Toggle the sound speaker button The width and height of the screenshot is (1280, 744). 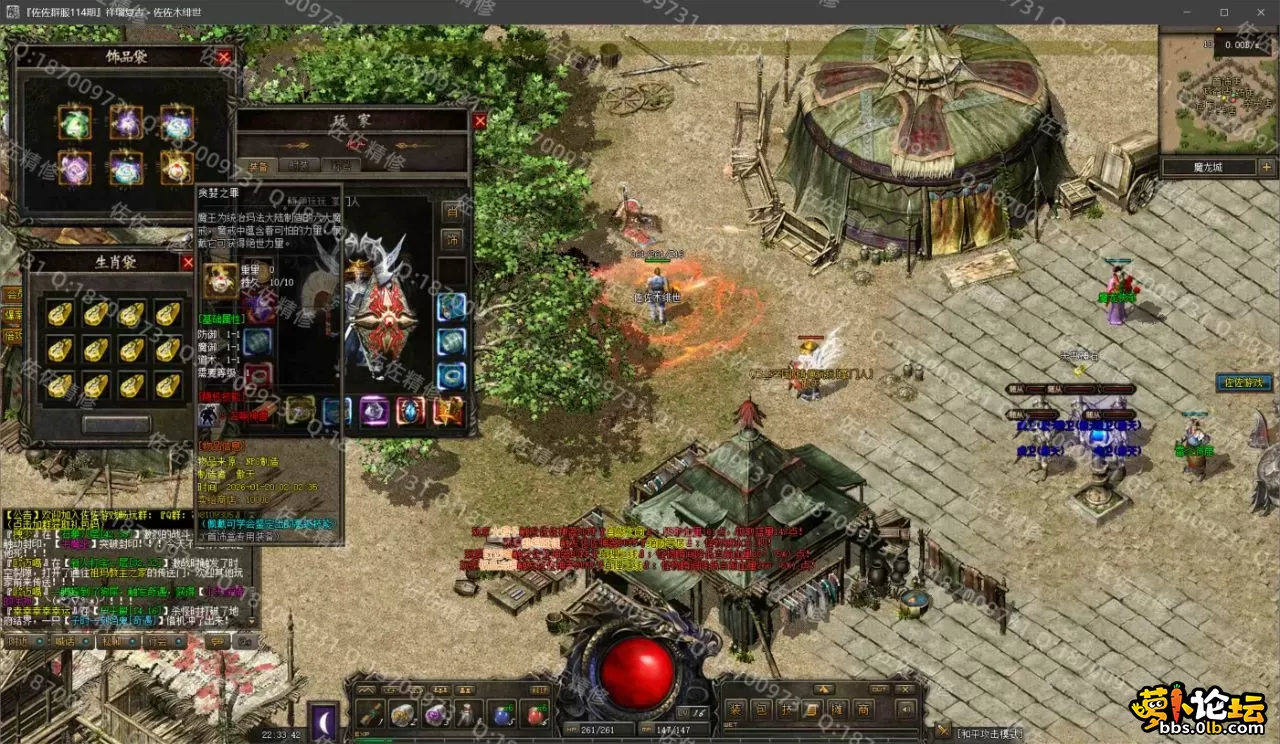[x=906, y=710]
